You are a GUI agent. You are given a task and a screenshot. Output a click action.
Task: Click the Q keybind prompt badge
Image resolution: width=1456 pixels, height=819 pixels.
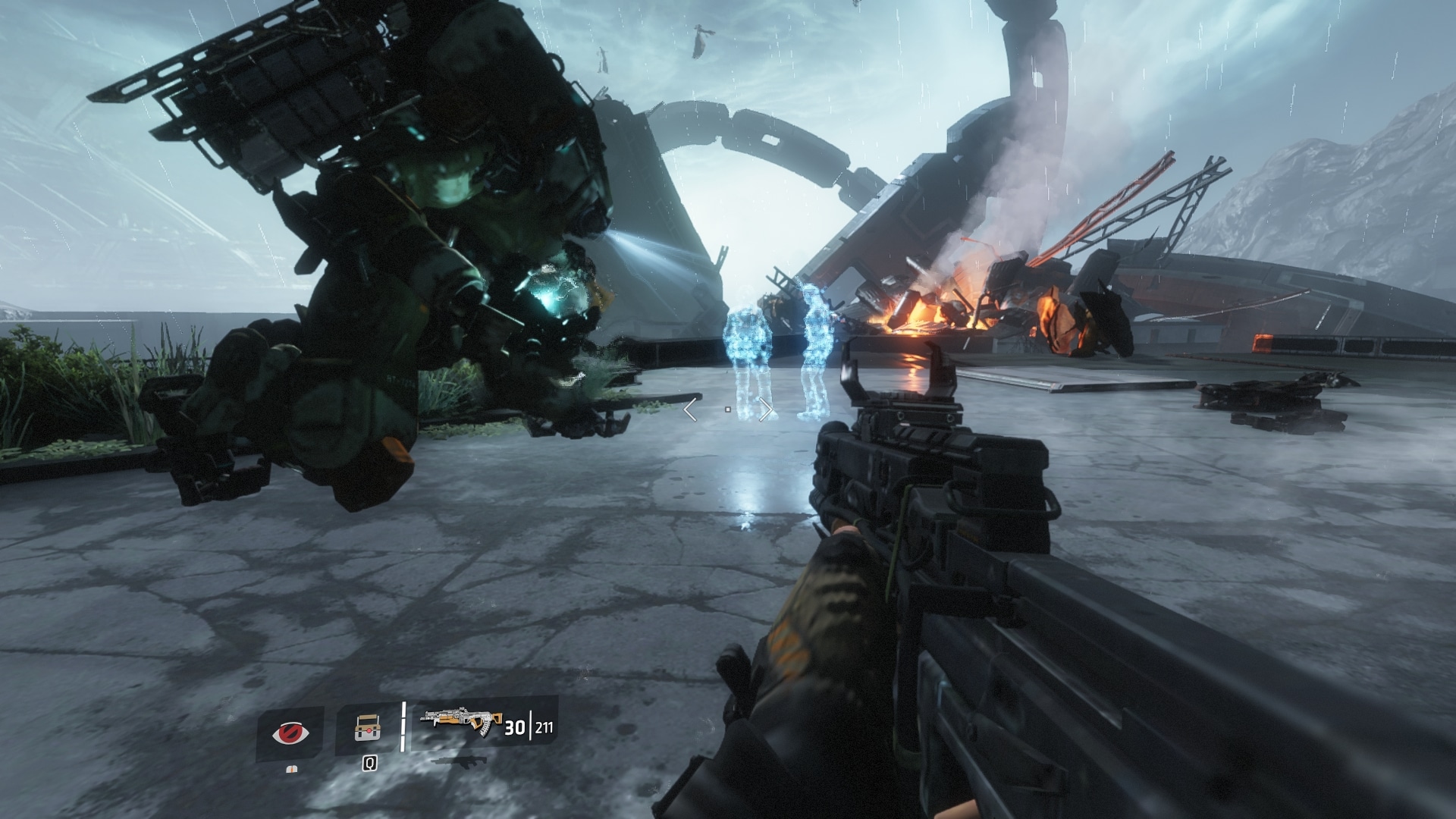369,764
